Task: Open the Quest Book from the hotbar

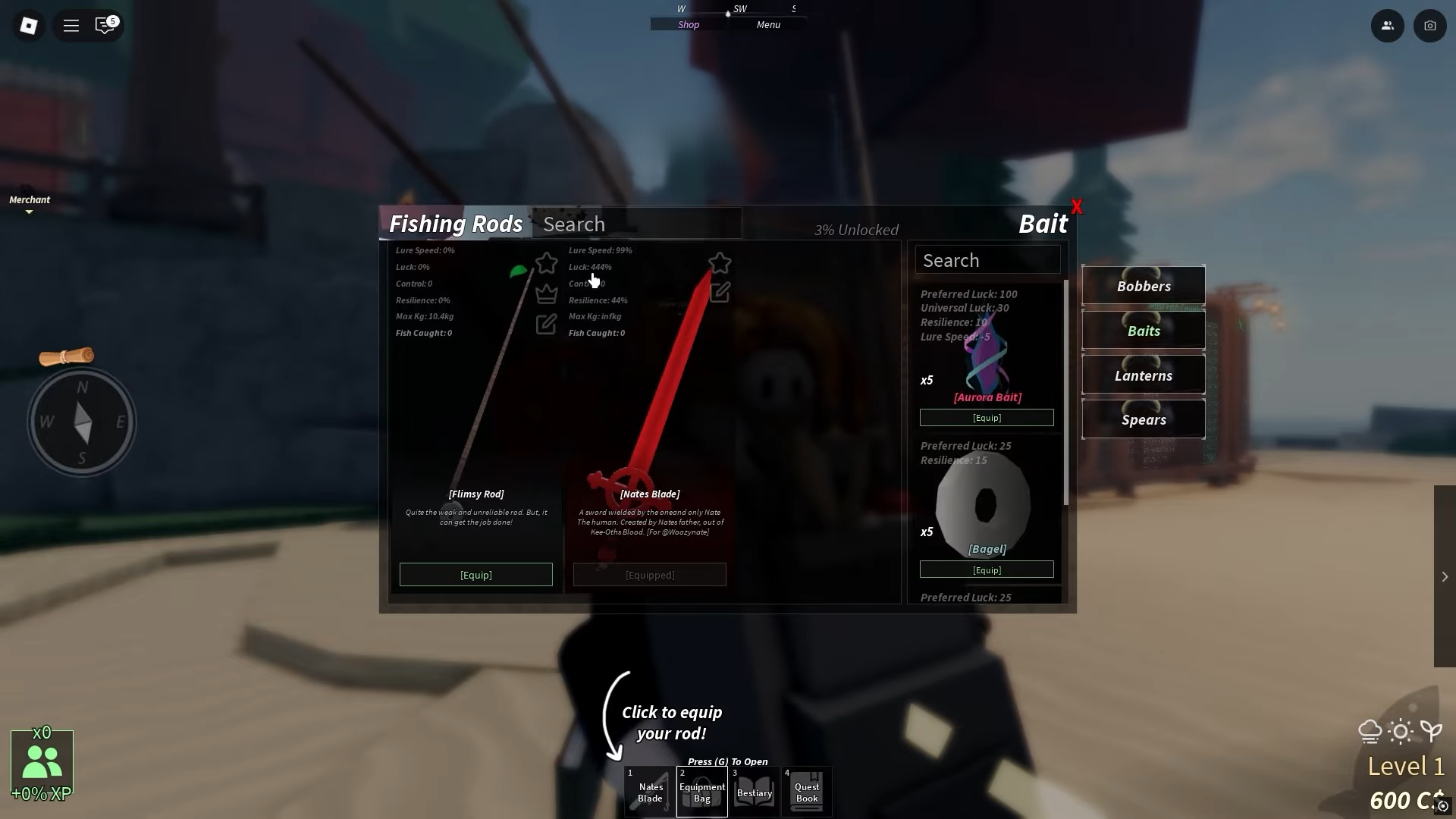Action: [806, 791]
